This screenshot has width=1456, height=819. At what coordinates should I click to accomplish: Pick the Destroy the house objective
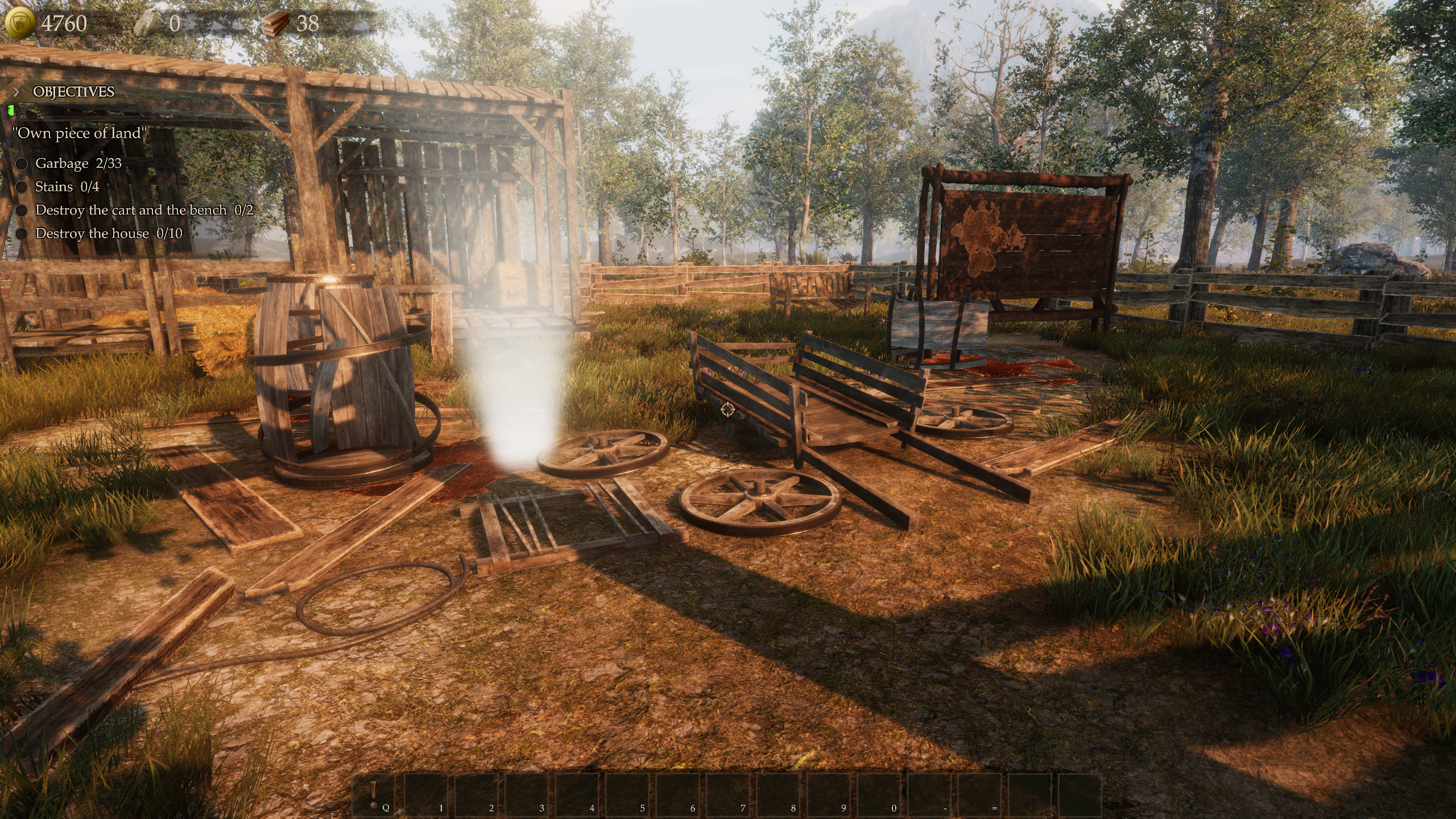click(109, 233)
